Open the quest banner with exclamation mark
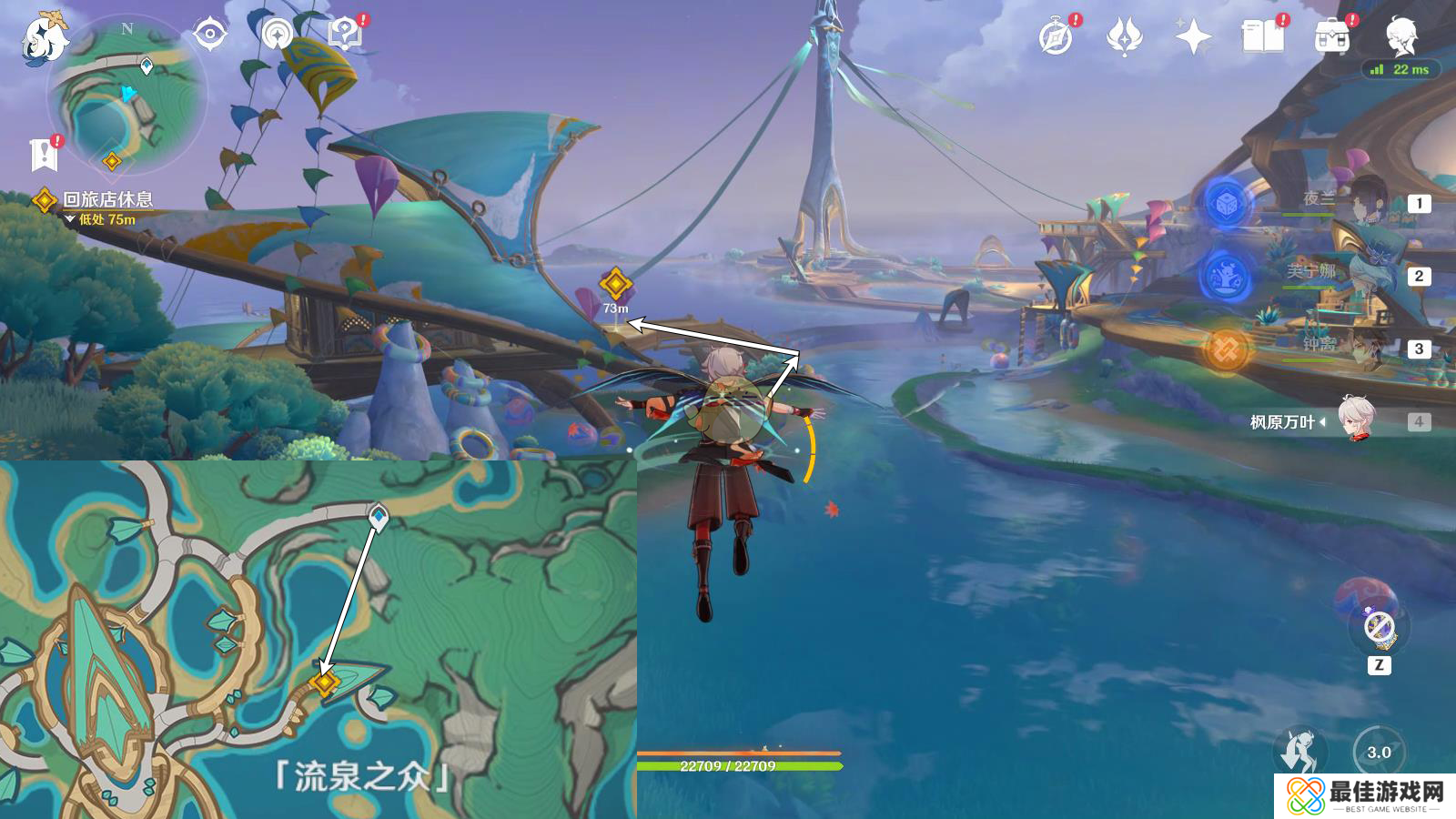Screen dimensions: 1456x819 (44, 155)
